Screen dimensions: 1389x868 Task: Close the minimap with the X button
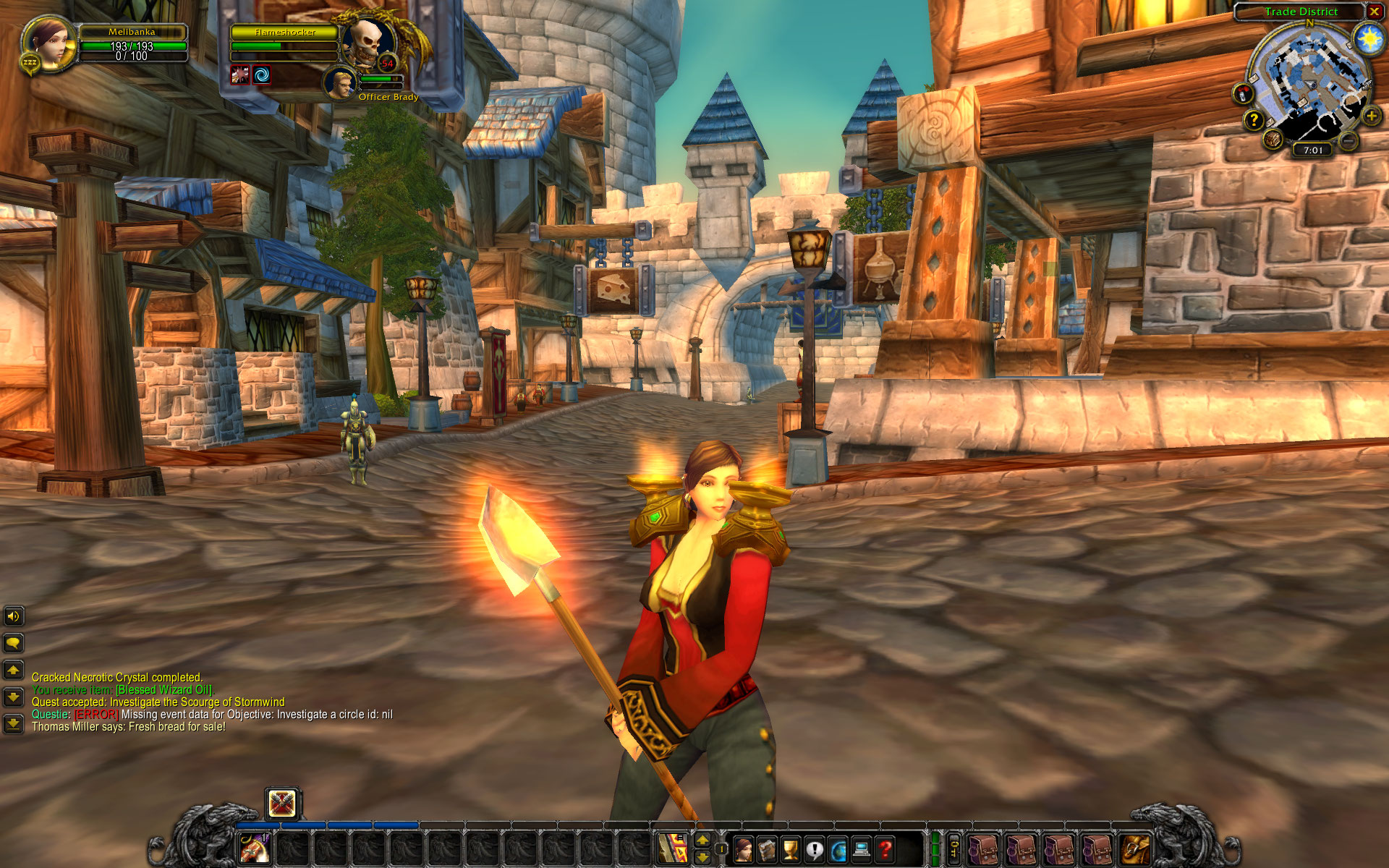point(1374,12)
